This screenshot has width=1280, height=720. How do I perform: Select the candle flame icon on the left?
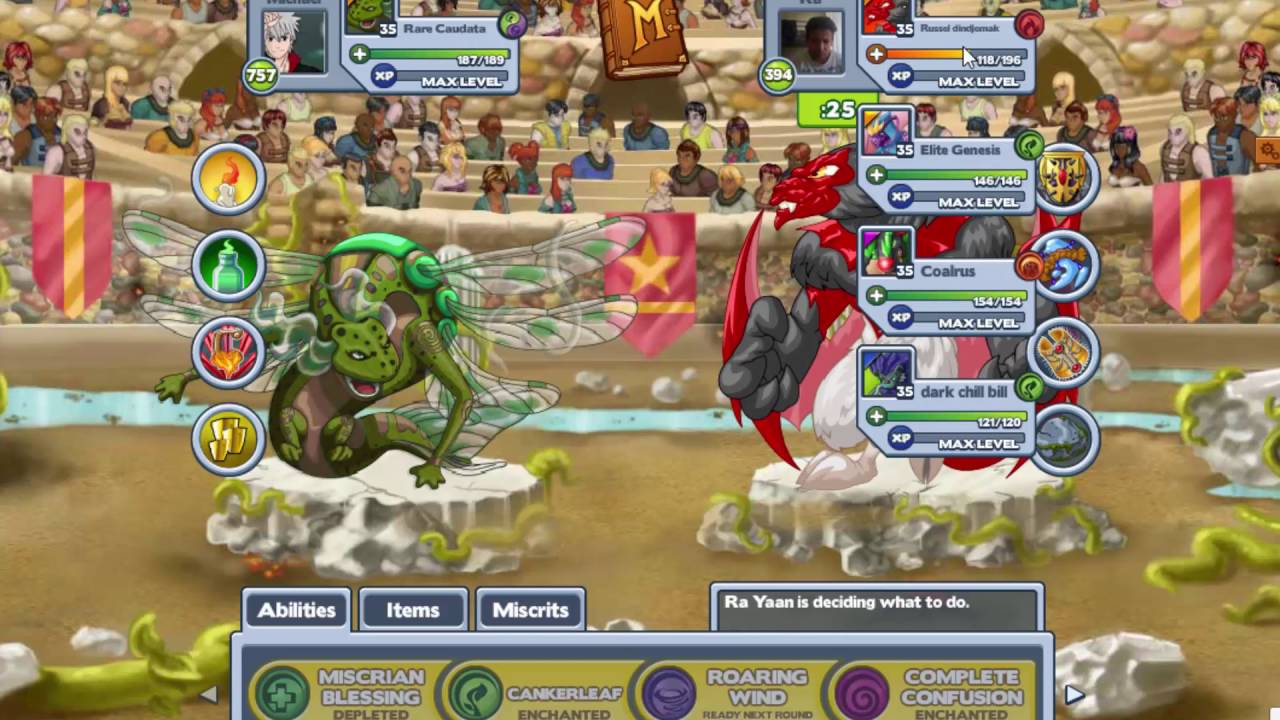[228, 177]
